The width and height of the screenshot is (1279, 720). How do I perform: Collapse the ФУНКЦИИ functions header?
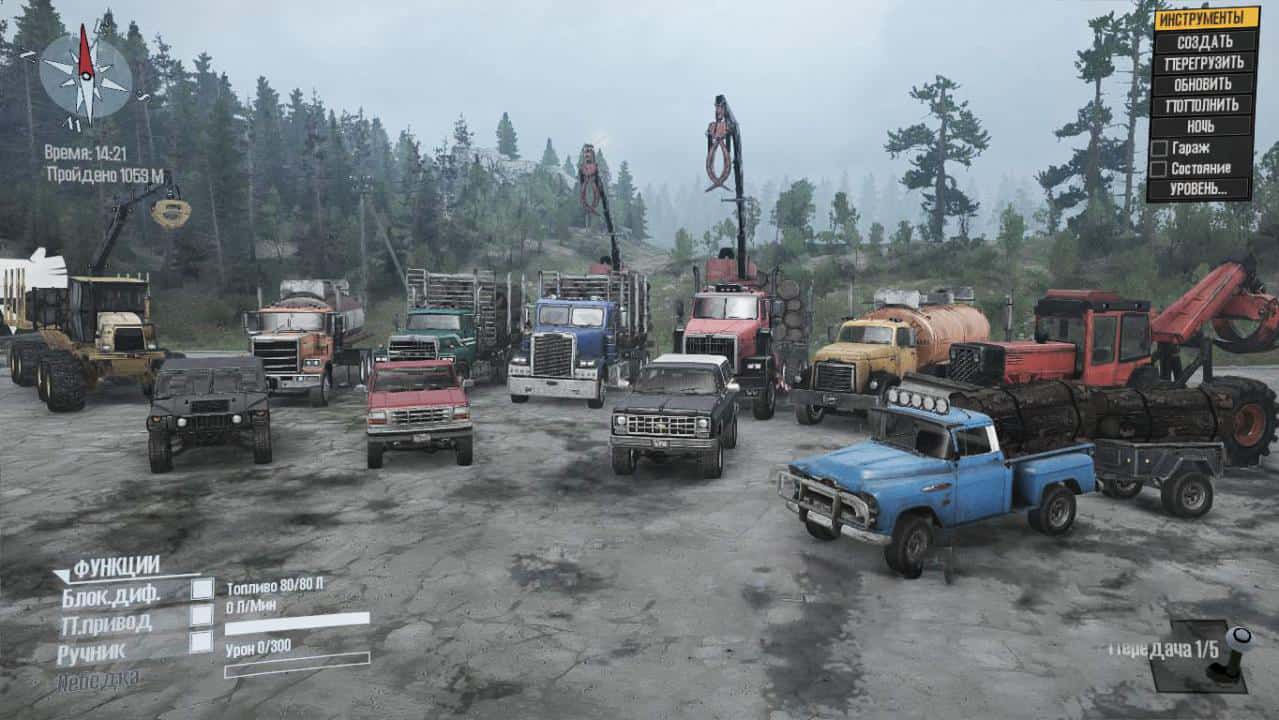(116, 567)
